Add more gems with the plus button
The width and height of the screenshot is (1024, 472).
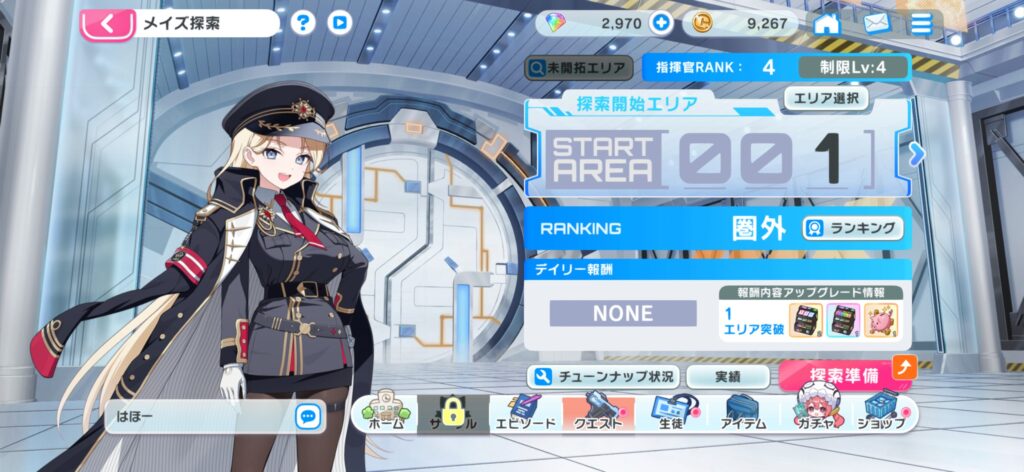pos(659,23)
